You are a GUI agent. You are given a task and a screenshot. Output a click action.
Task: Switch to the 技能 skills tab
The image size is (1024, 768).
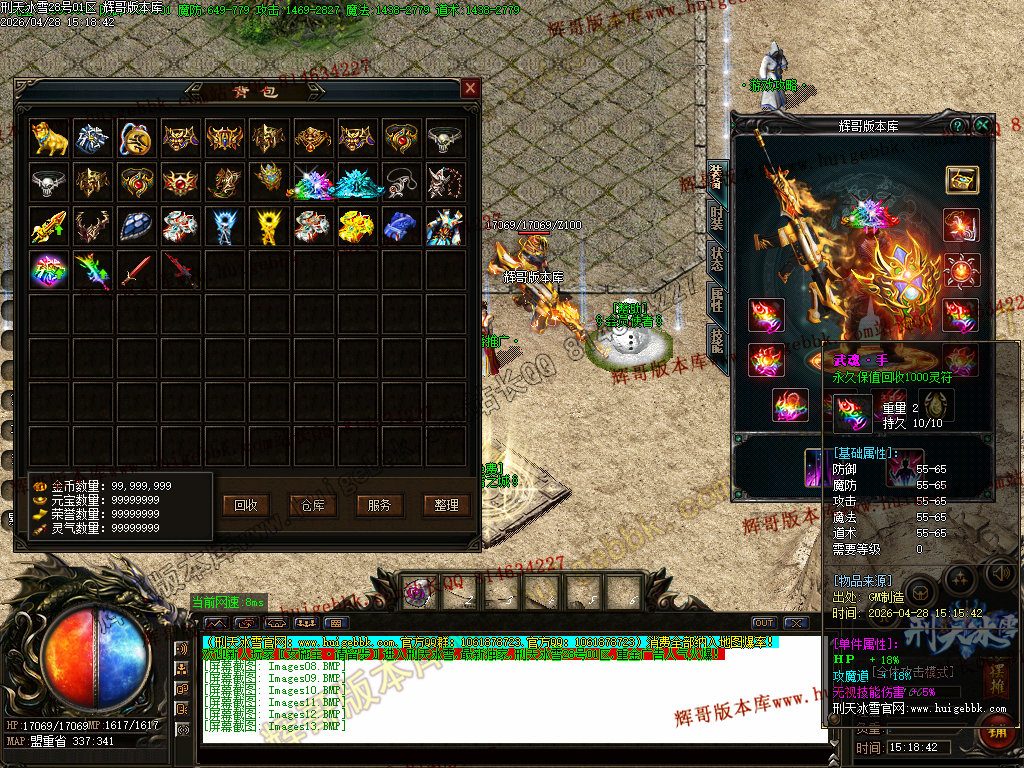pyautogui.click(x=717, y=340)
